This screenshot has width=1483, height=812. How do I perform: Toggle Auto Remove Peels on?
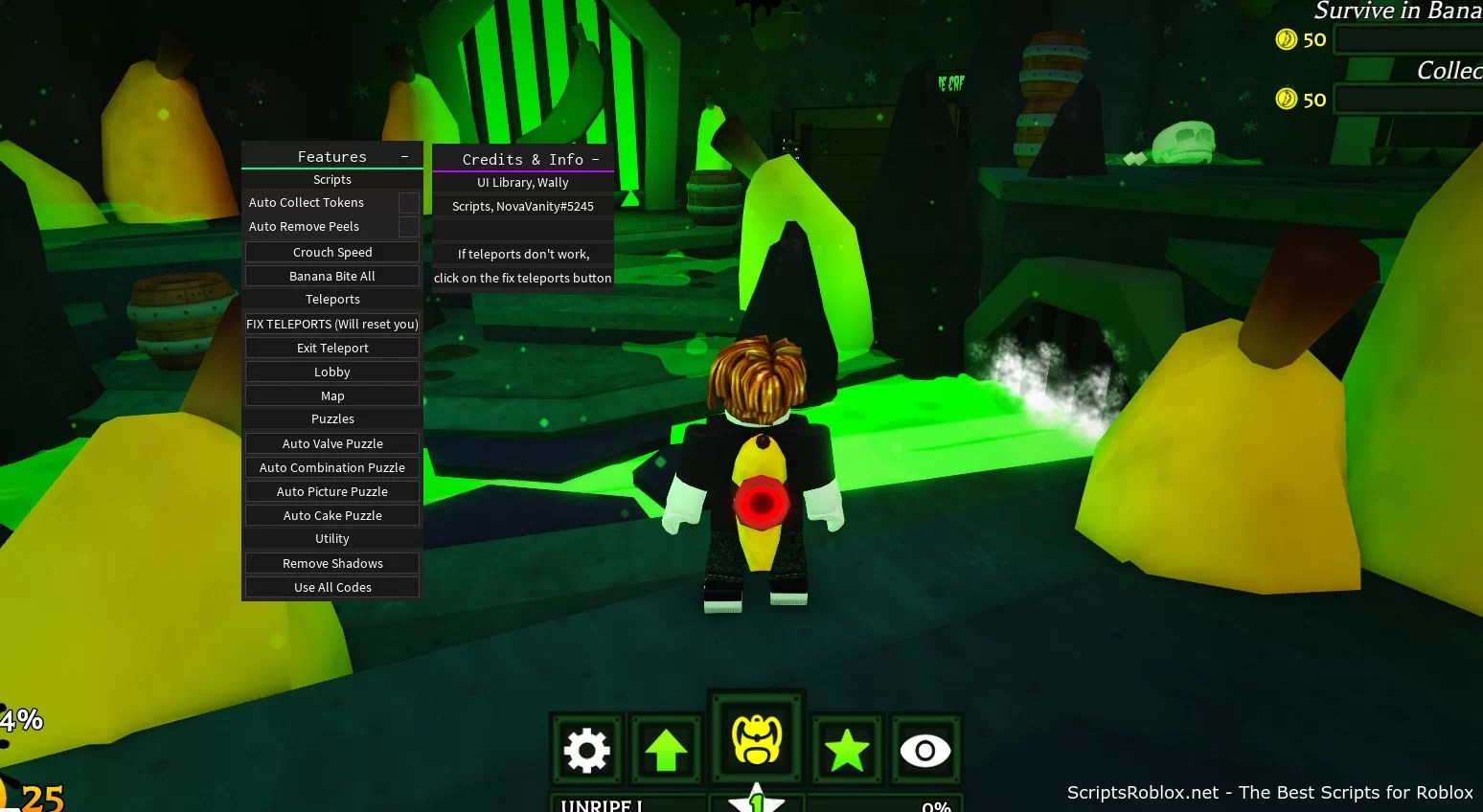coord(409,227)
